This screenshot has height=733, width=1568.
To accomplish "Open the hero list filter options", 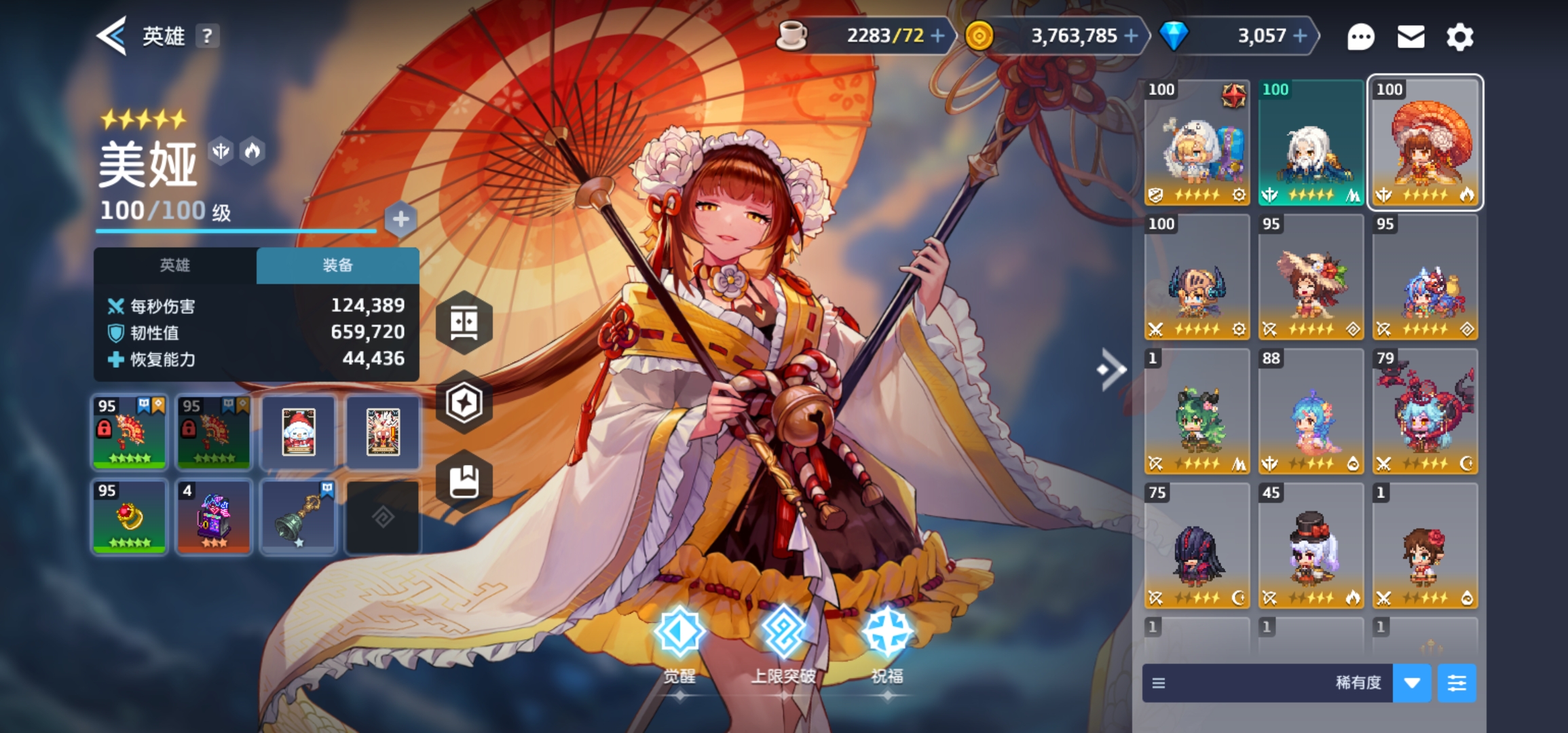I will (1457, 683).
